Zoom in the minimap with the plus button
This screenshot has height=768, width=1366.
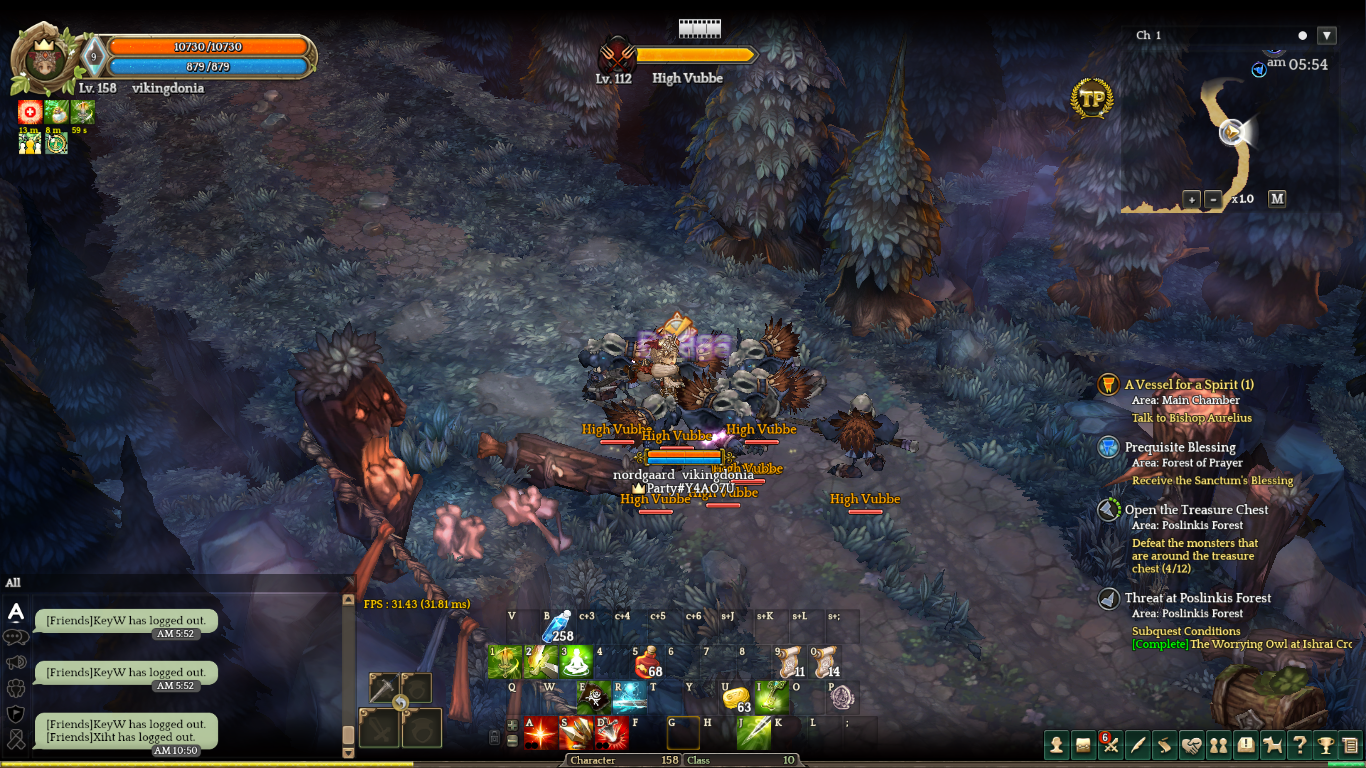click(1191, 199)
